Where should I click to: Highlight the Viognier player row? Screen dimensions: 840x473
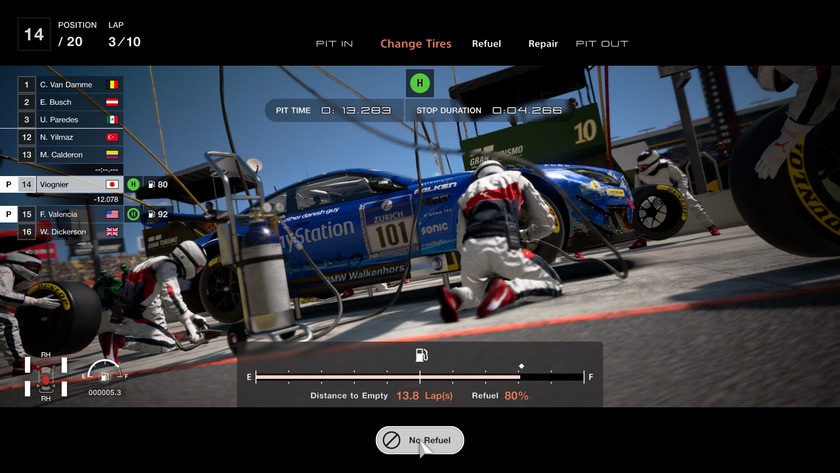[x=70, y=184]
